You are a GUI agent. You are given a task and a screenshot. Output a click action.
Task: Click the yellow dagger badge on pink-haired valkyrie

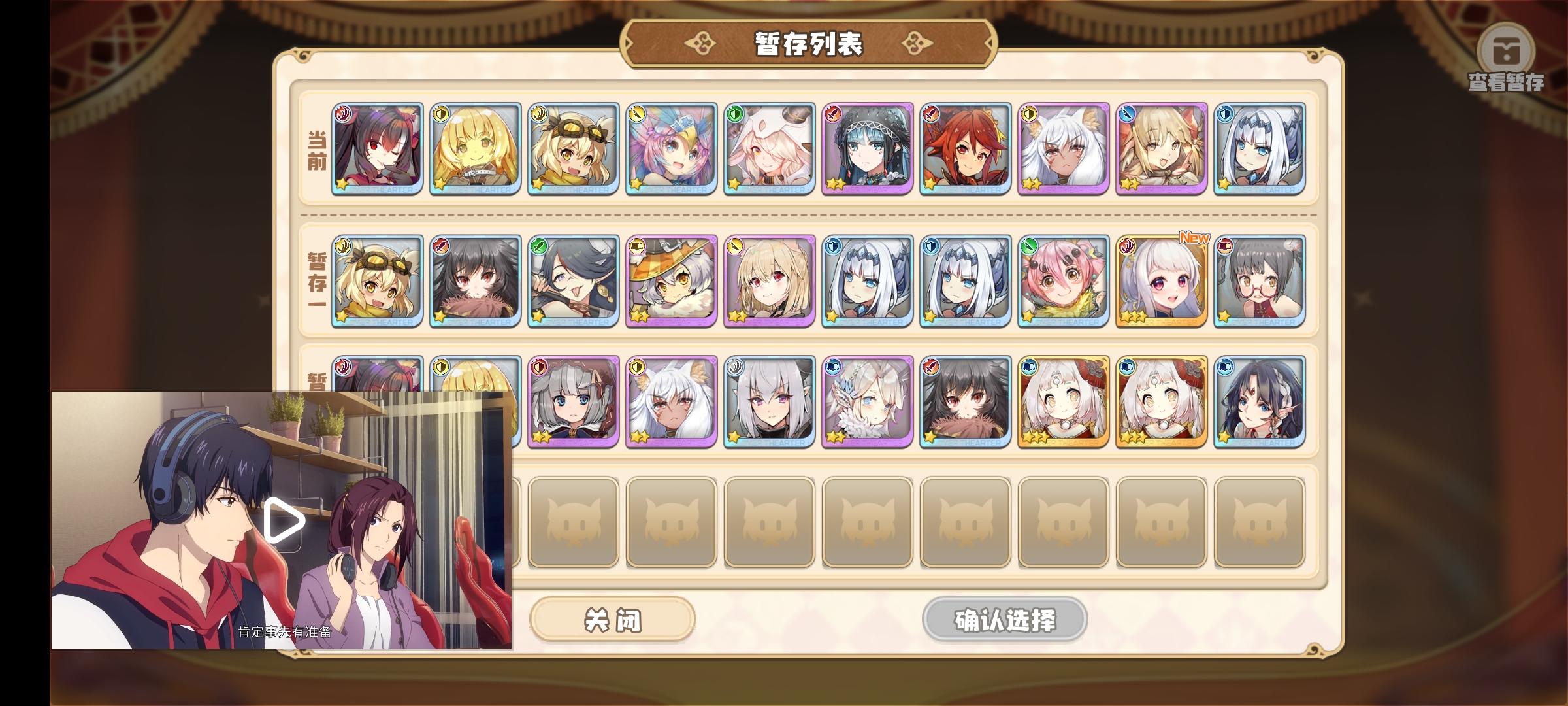636,112
